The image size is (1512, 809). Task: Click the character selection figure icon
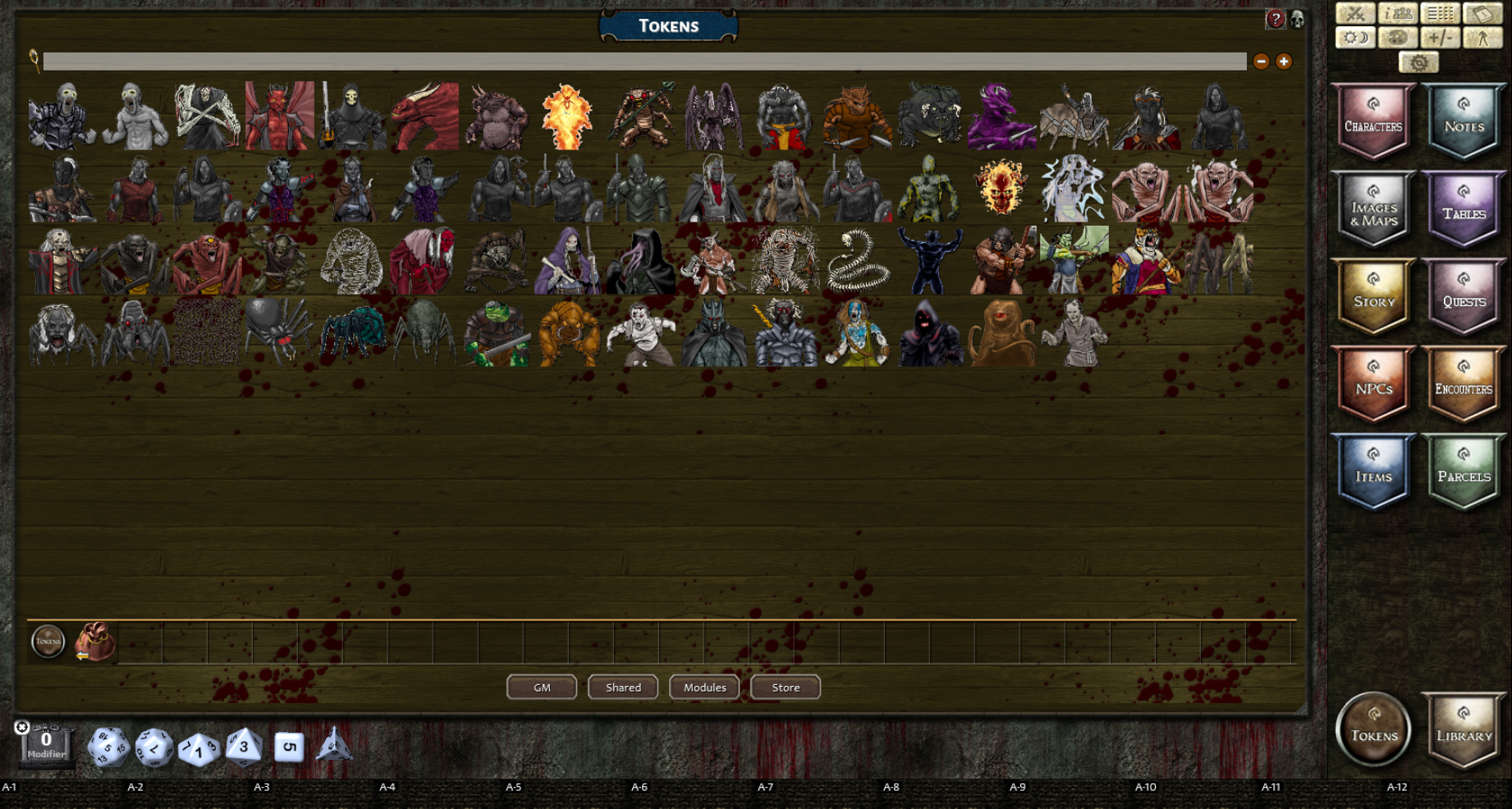(x=1483, y=38)
